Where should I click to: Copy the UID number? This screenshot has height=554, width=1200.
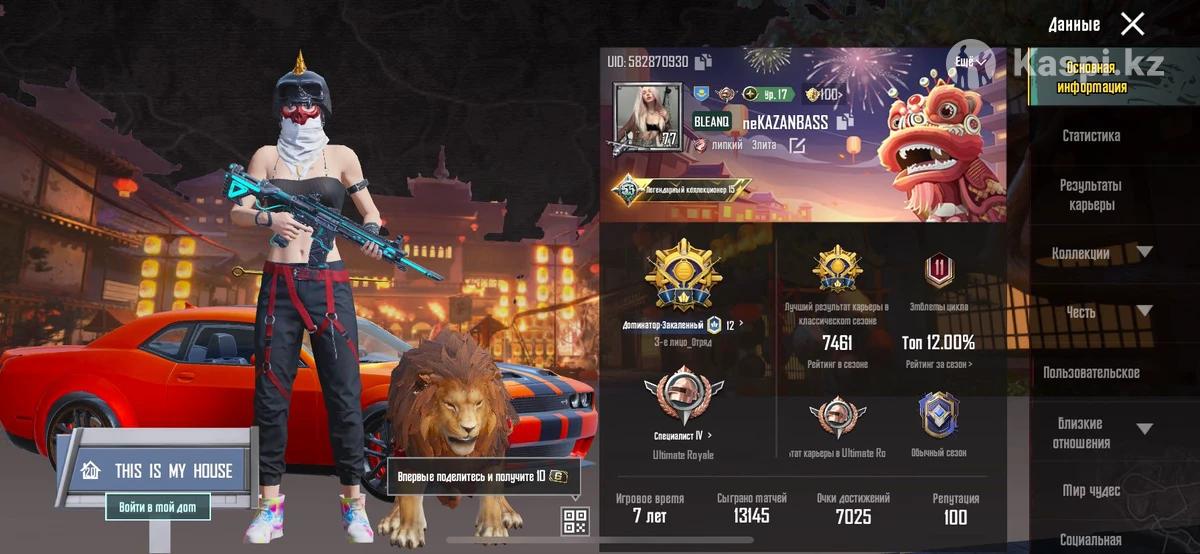tap(704, 62)
